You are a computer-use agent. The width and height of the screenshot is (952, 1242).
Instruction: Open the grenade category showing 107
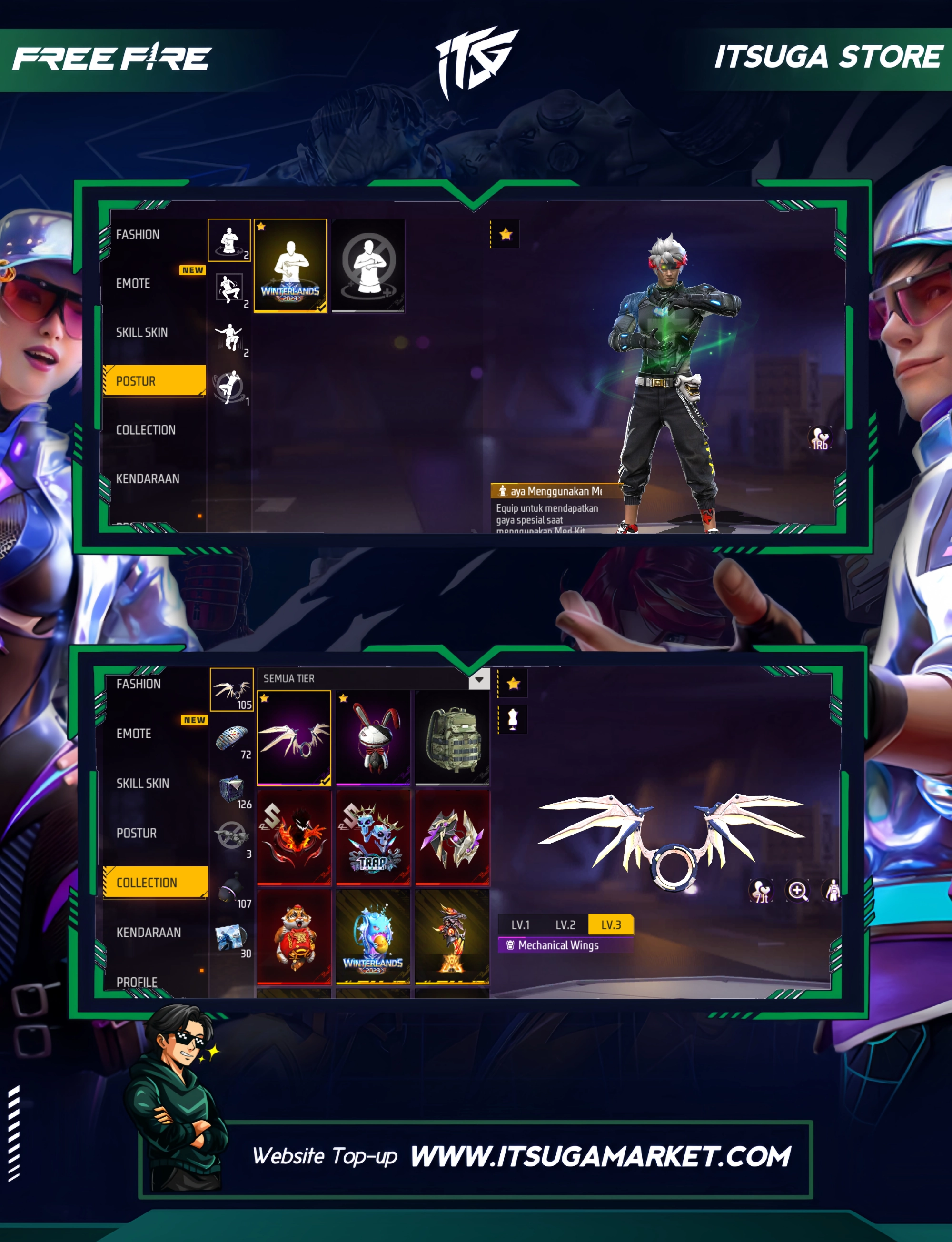click(232, 889)
